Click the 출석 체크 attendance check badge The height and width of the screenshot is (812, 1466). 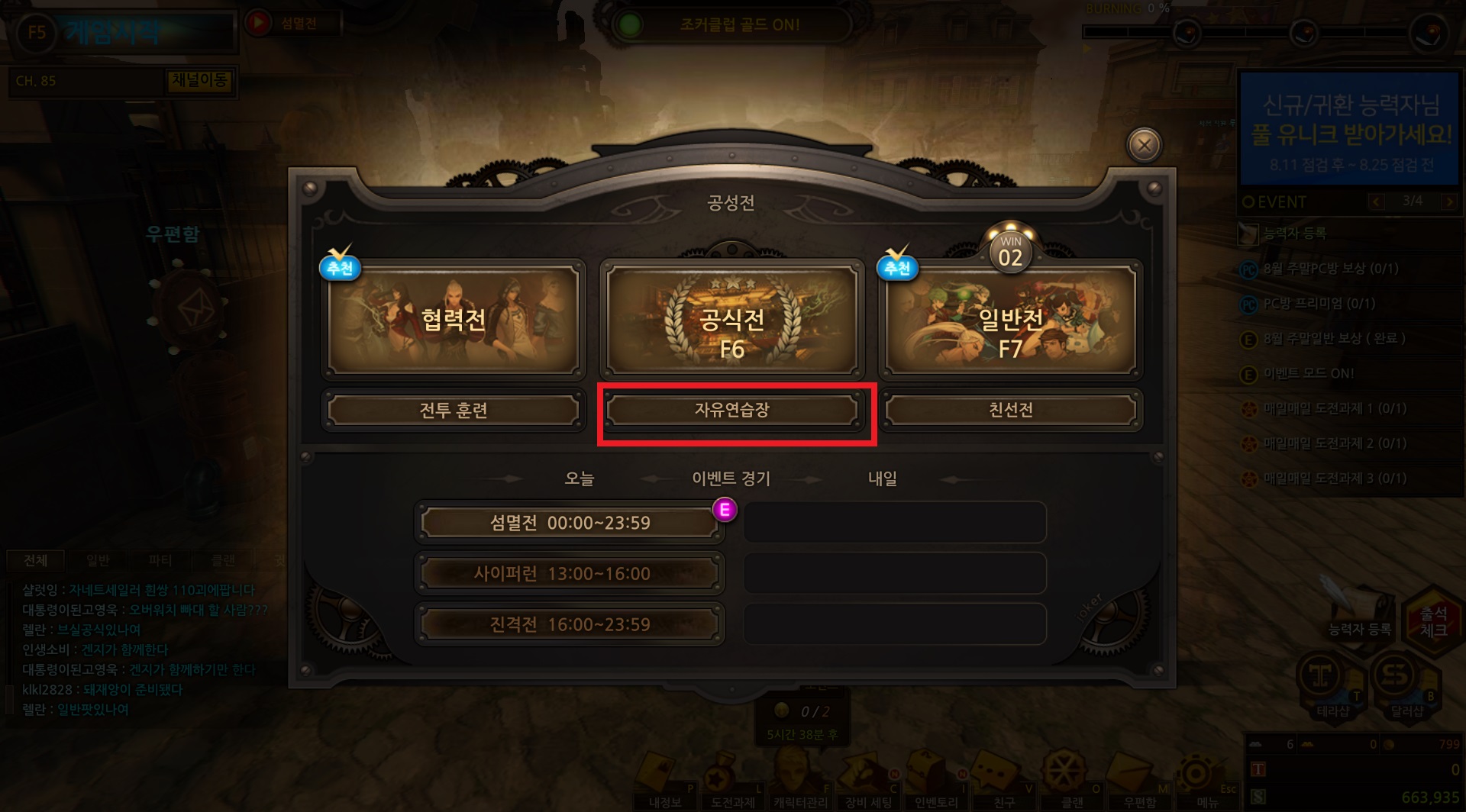point(1432,621)
